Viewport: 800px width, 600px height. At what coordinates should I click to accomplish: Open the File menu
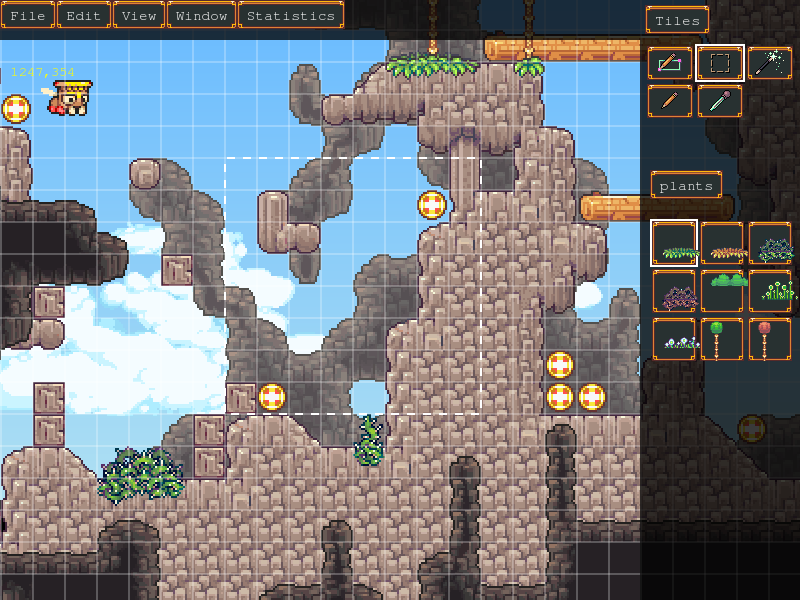point(28,16)
